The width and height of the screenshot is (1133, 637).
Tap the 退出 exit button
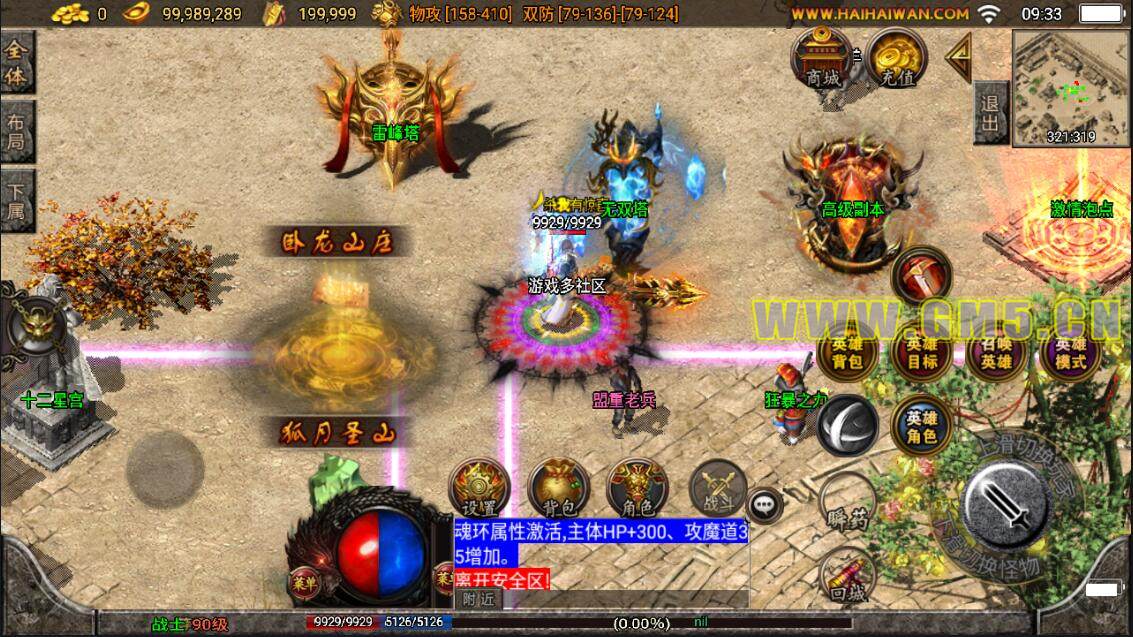click(990, 113)
